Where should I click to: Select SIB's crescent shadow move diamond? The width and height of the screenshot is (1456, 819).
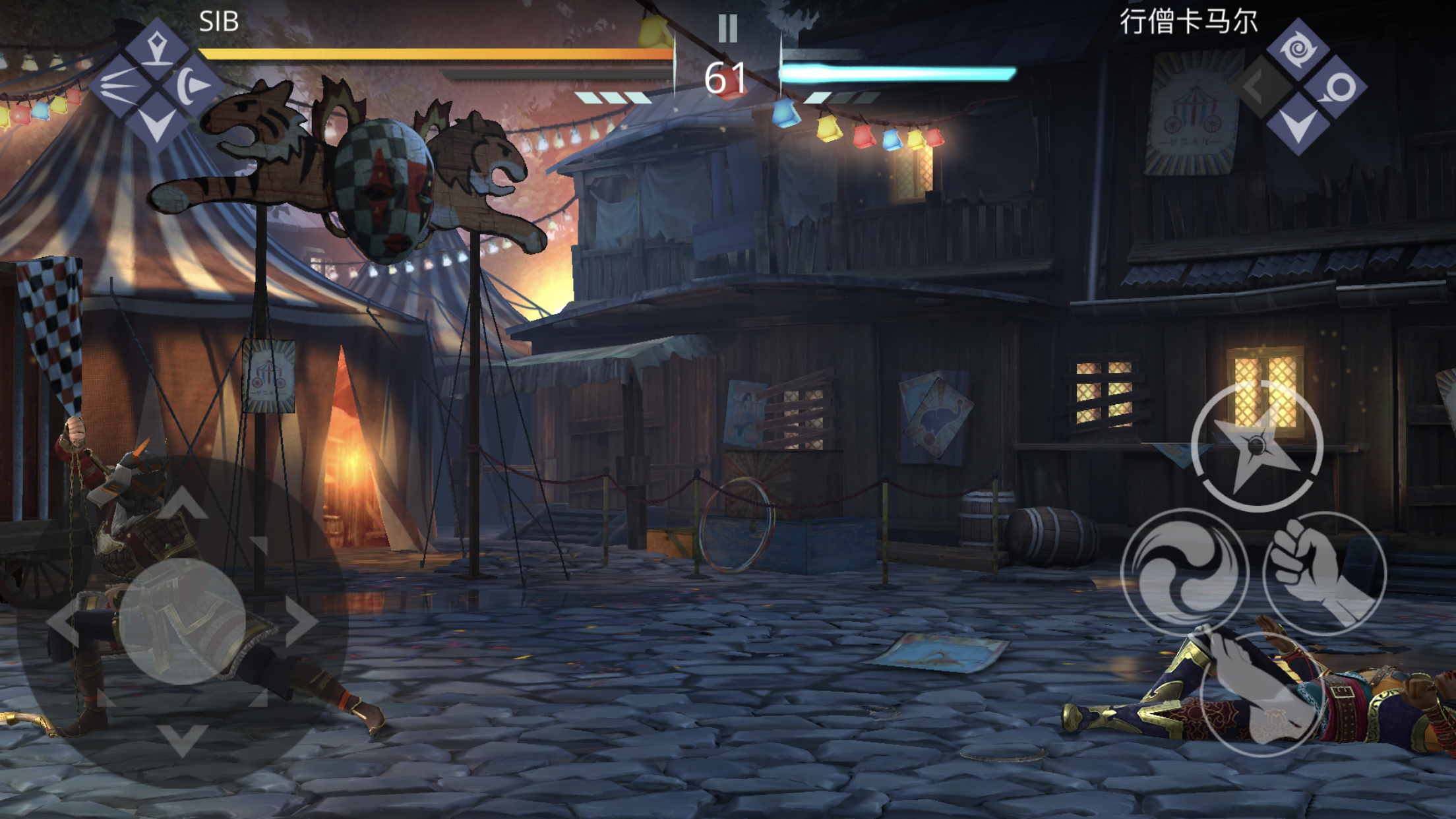[193, 85]
